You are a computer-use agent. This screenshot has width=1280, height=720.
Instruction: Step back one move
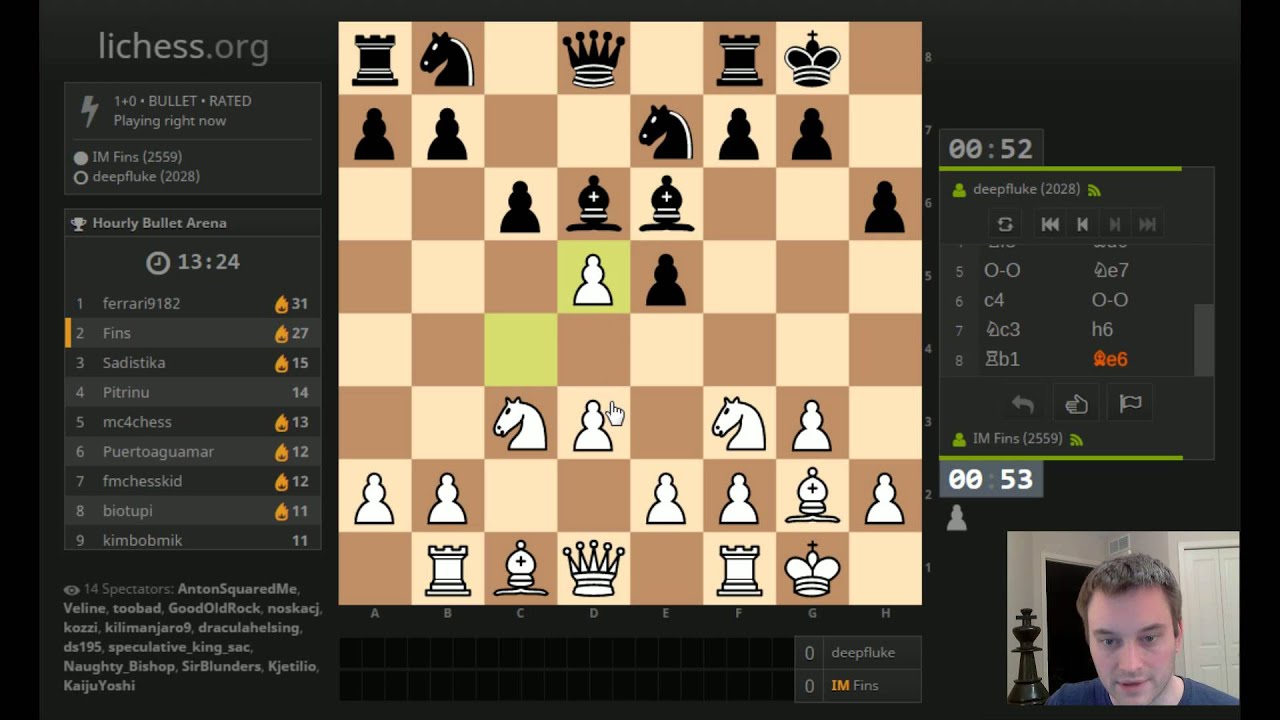tap(1082, 223)
